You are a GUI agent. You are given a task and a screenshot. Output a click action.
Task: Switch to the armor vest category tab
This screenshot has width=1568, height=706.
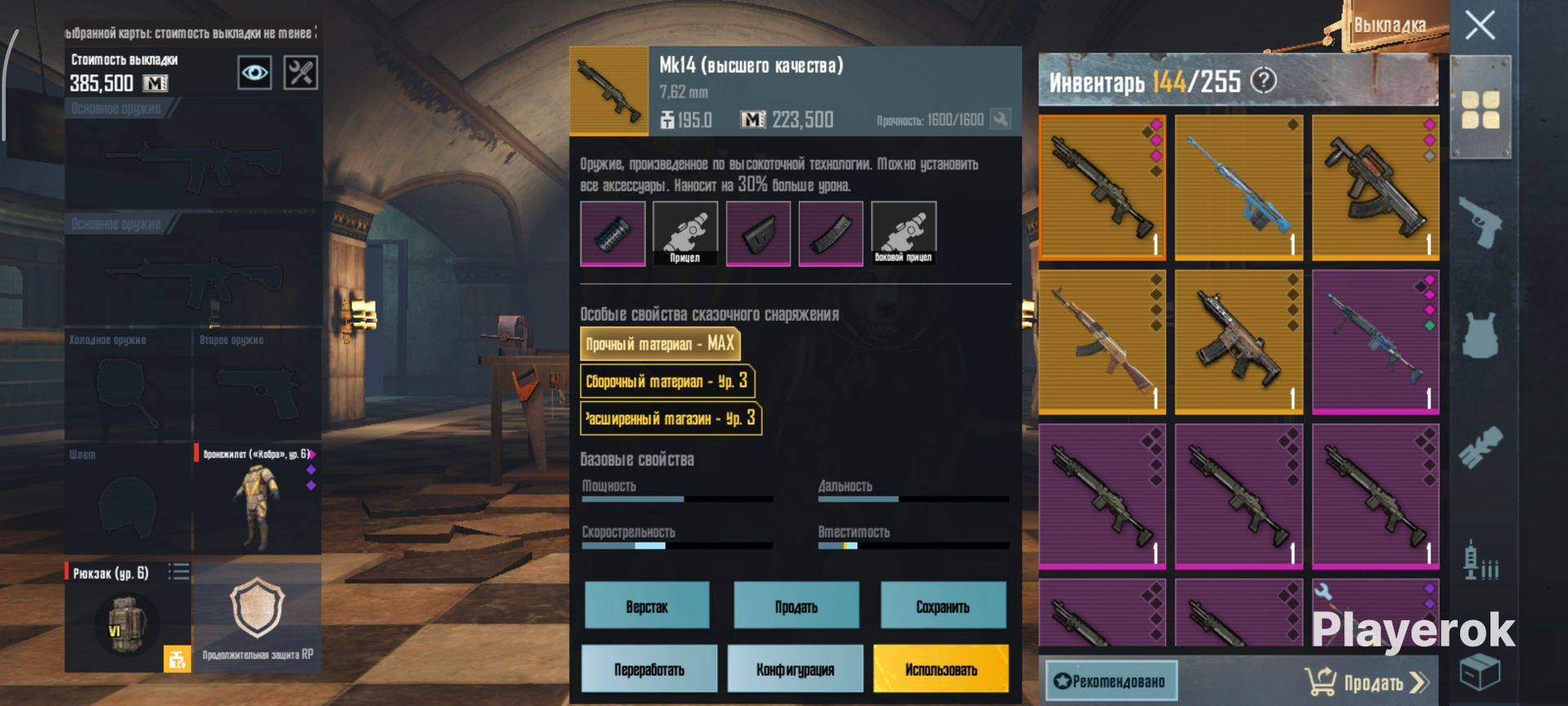pos(1480,335)
